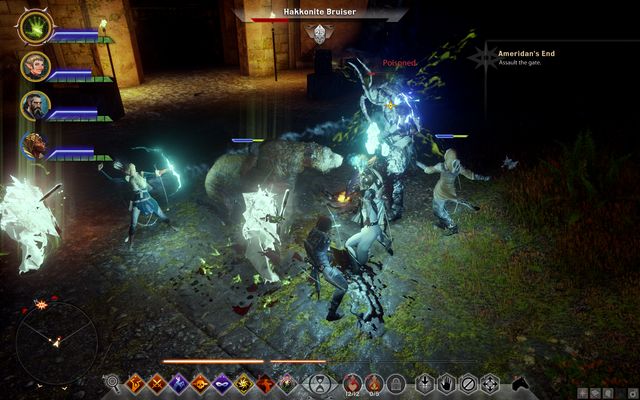Use the second potion showing 0/5
This screenshot has width=640, height=400.
point(374,382)
